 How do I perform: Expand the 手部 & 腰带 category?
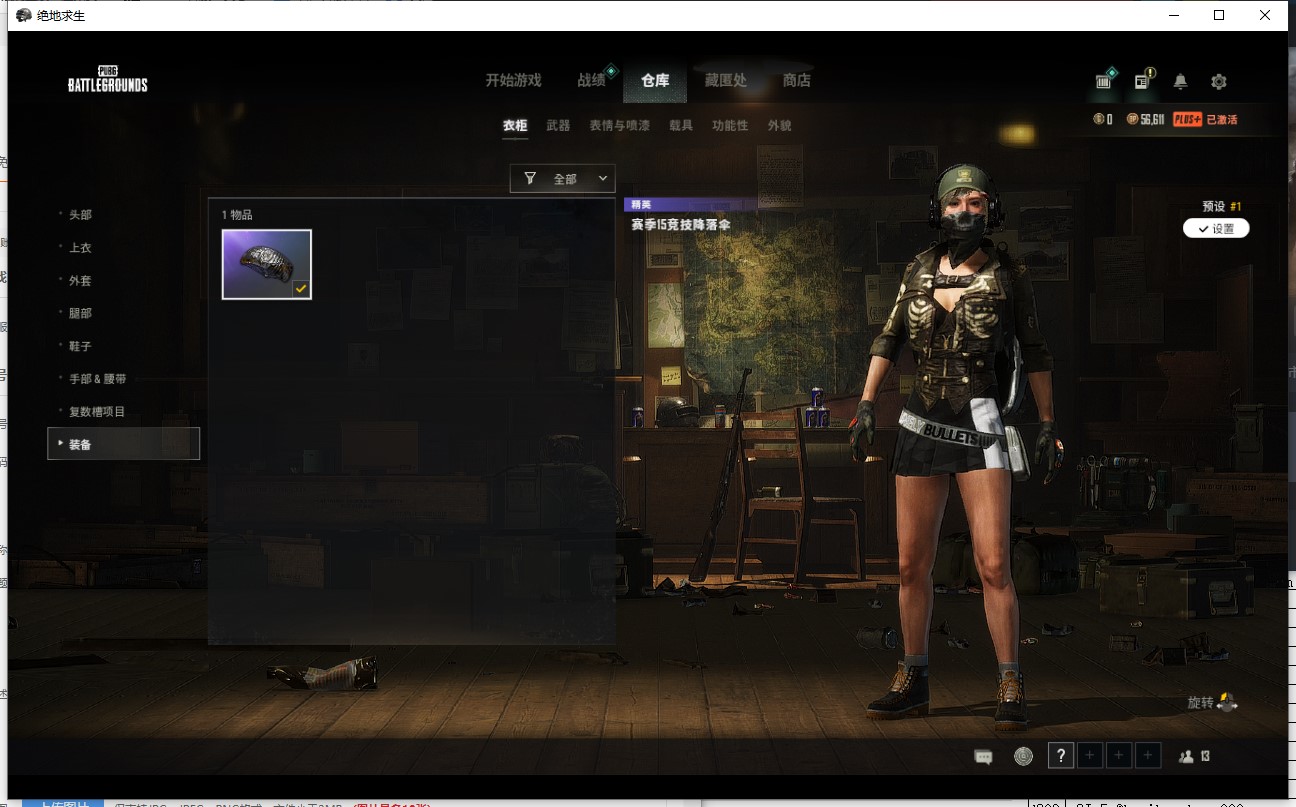96,378
